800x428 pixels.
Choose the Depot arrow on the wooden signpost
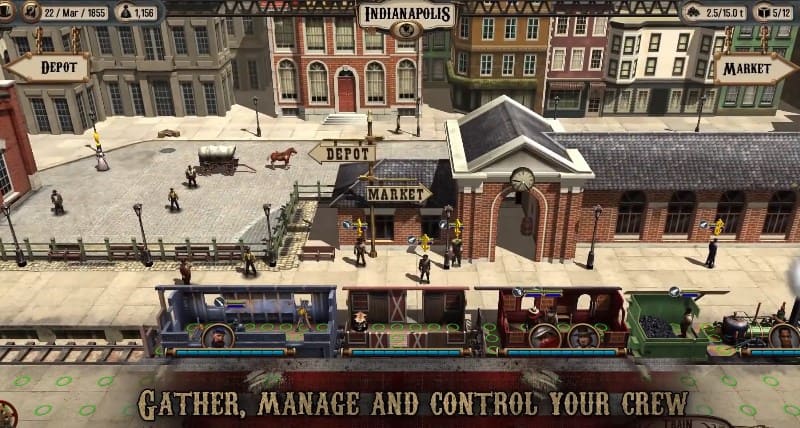click(x=343, y=152)
